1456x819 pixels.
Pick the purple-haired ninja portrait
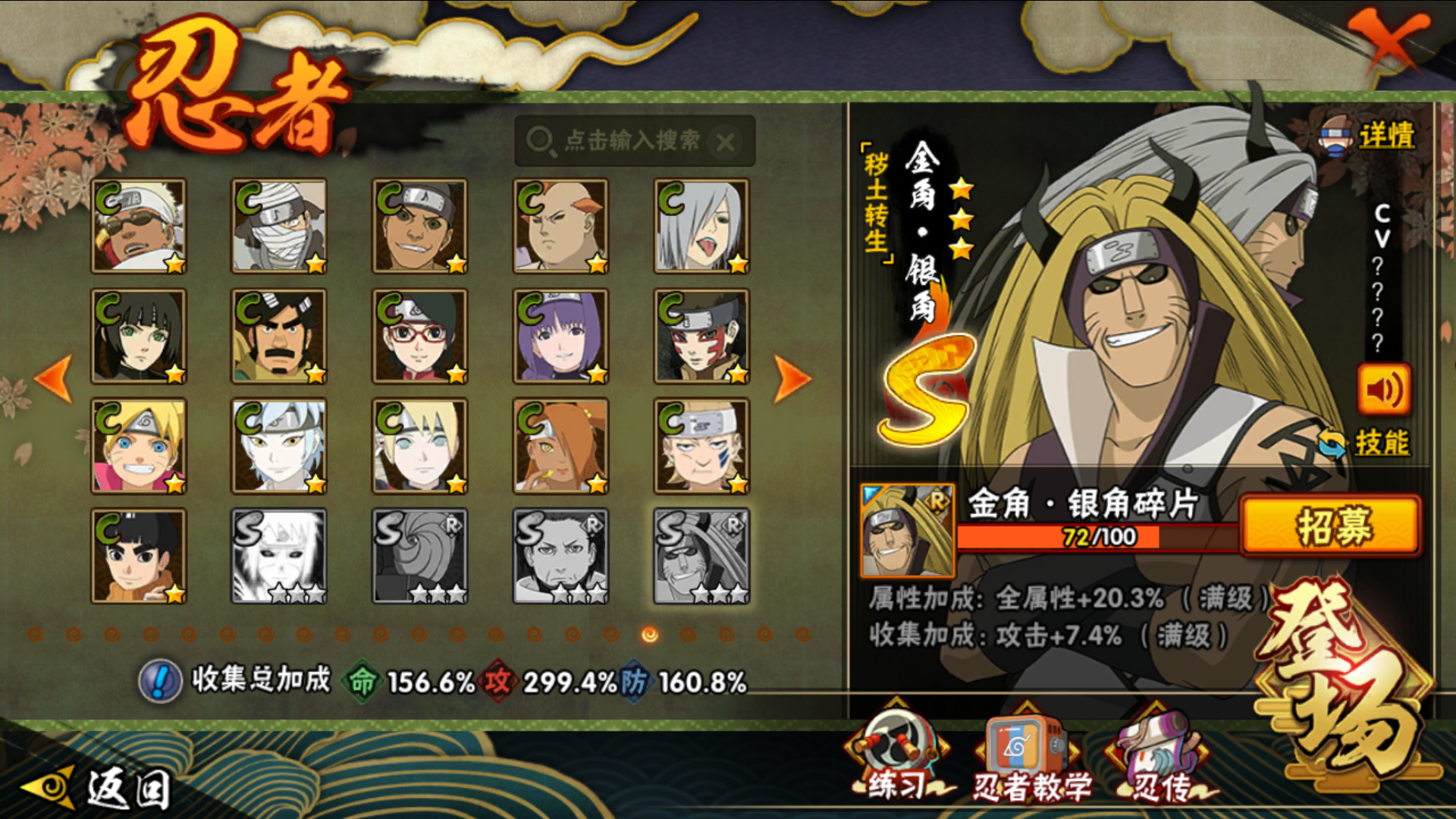click(560, 336)
